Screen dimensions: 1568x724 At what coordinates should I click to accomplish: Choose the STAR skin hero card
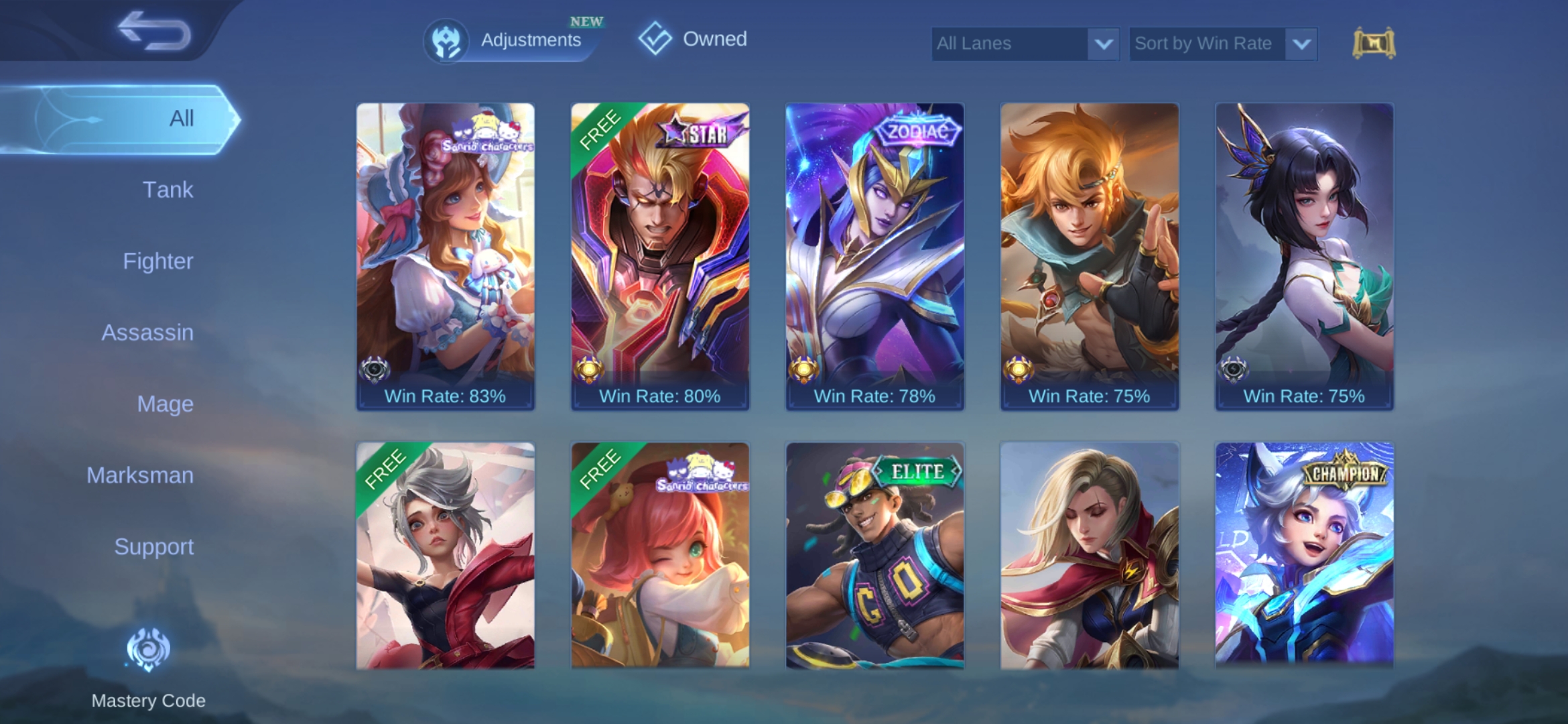660,255
